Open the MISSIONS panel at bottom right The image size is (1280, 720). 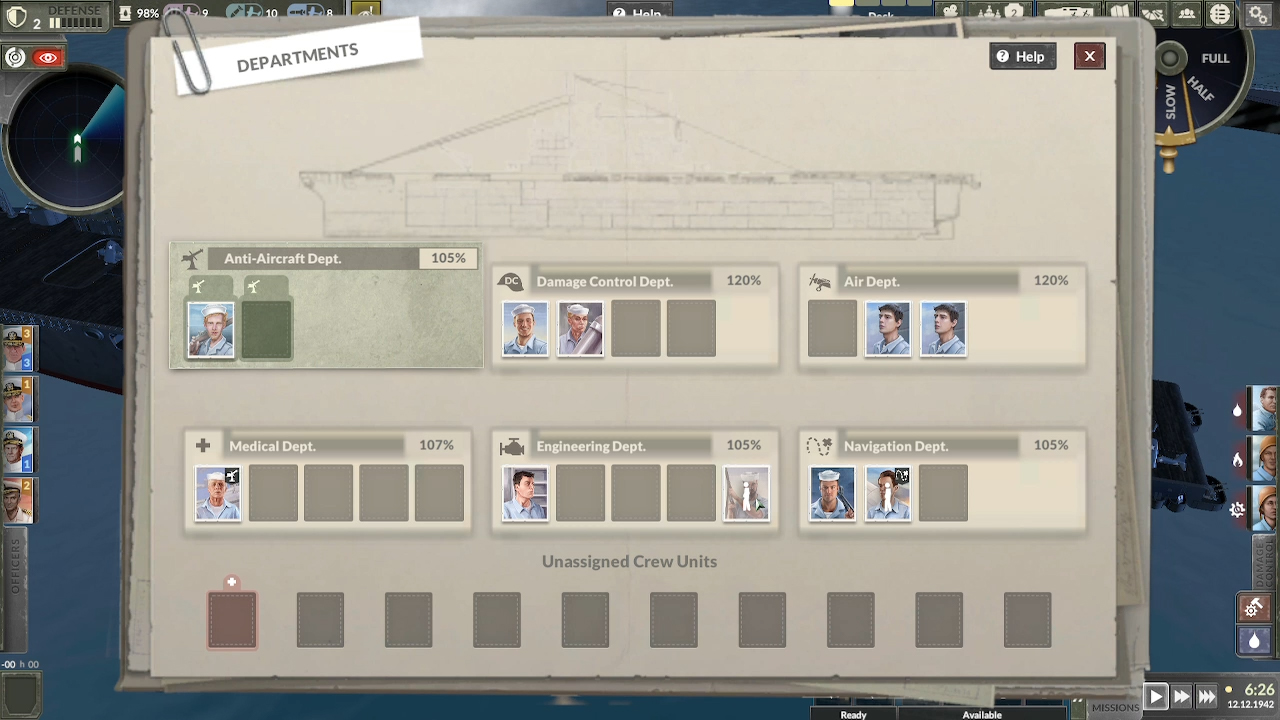[x=1115, y=707]
